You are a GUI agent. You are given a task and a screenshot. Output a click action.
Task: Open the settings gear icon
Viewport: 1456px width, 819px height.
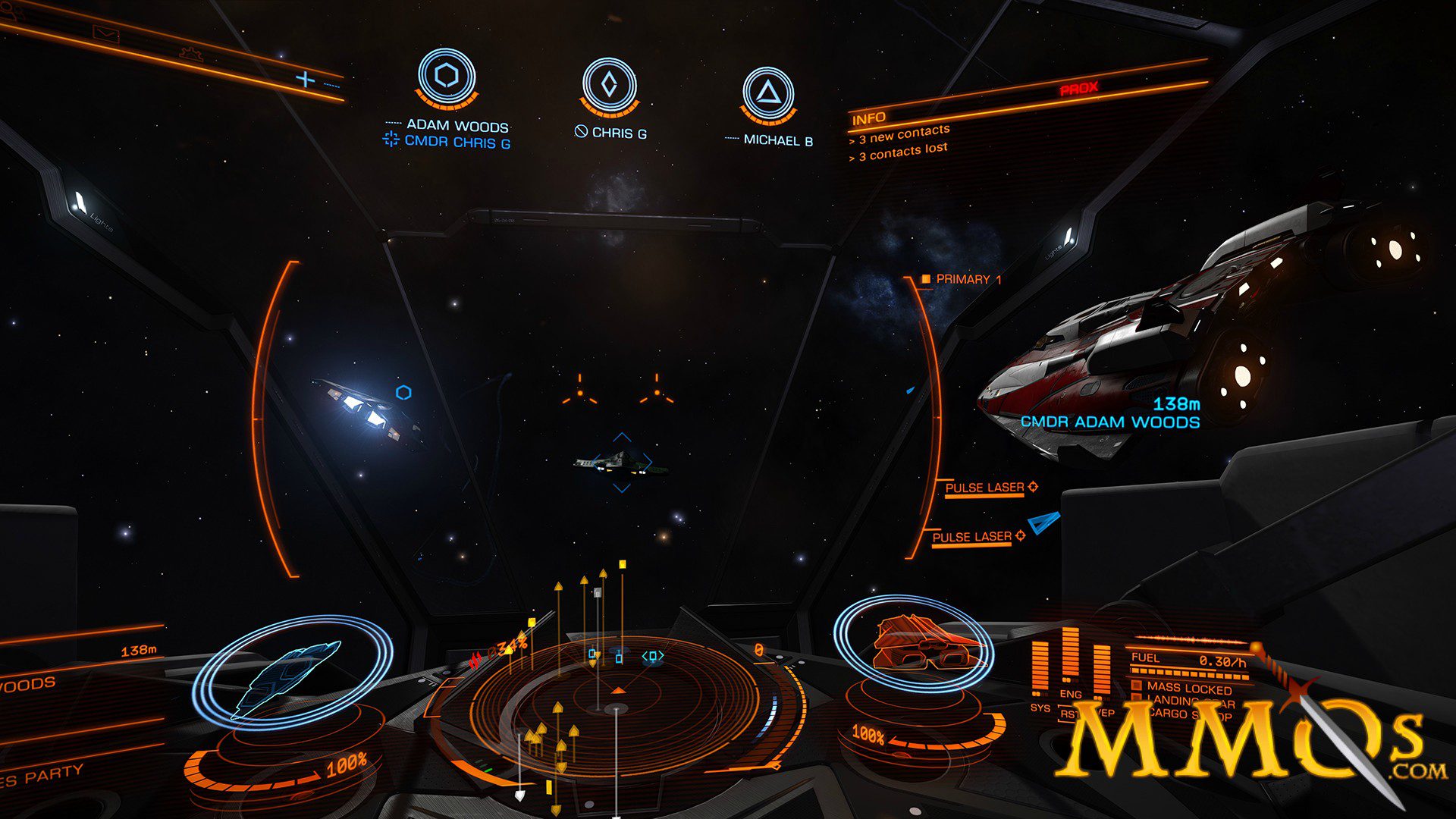point(192,55)
